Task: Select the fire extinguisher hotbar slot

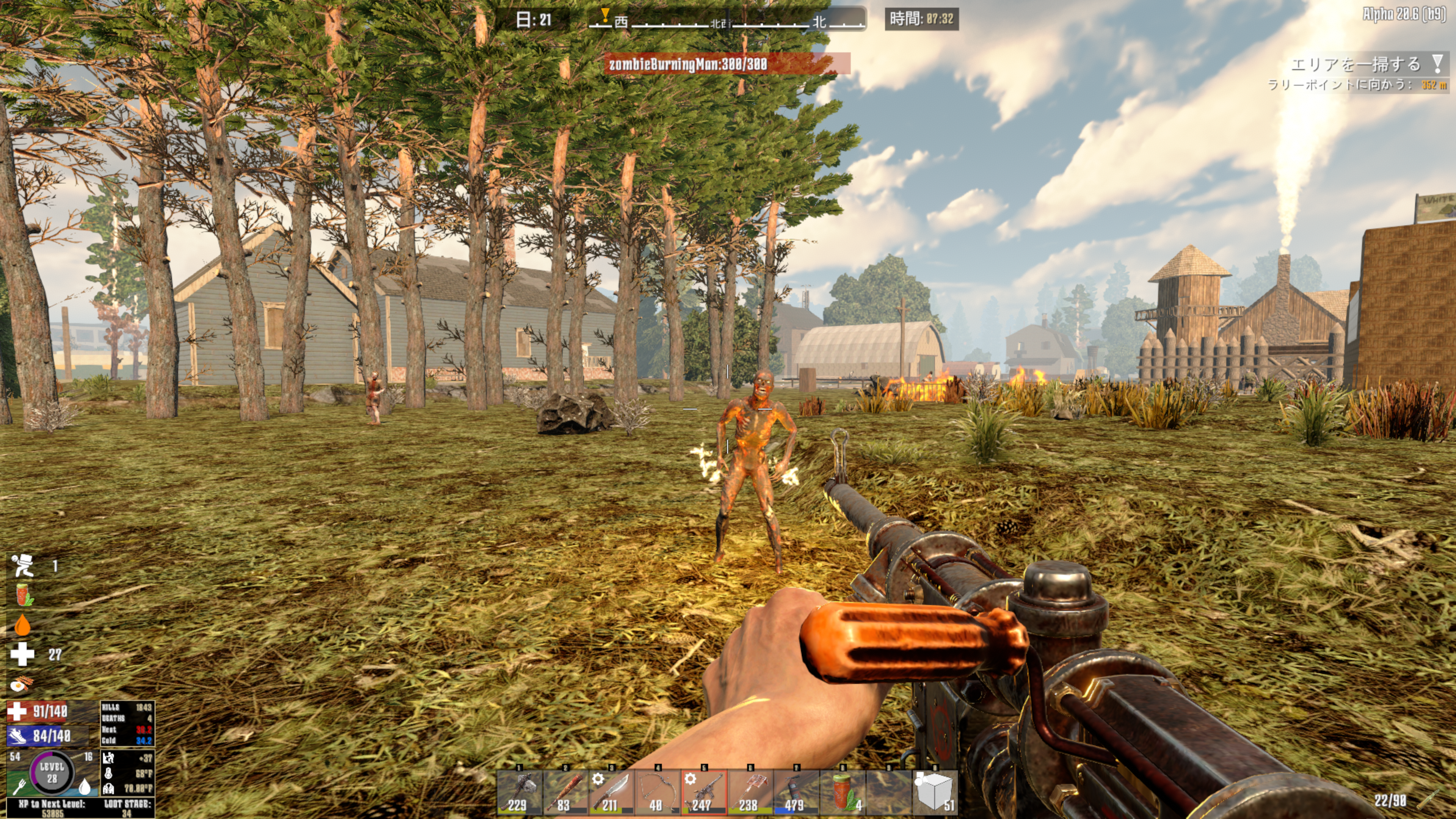Action: (x=796, y=792)
